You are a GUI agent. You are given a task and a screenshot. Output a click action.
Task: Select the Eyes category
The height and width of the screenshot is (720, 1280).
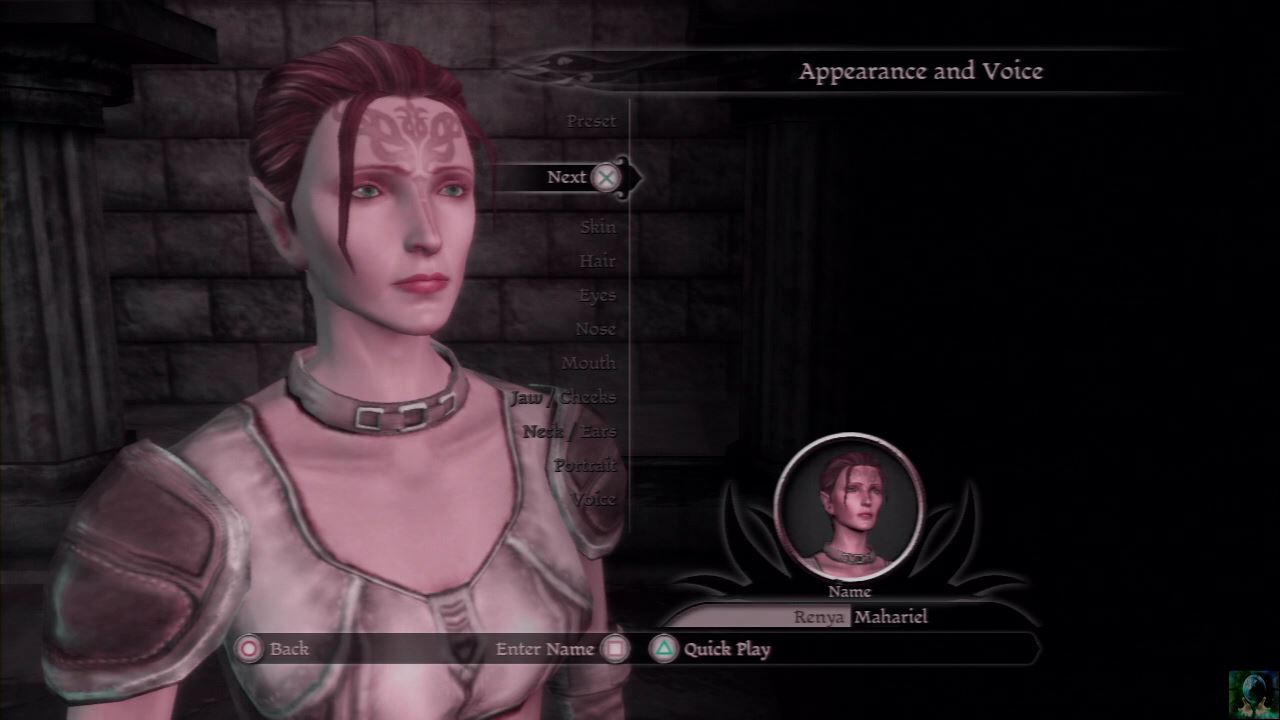597,295
